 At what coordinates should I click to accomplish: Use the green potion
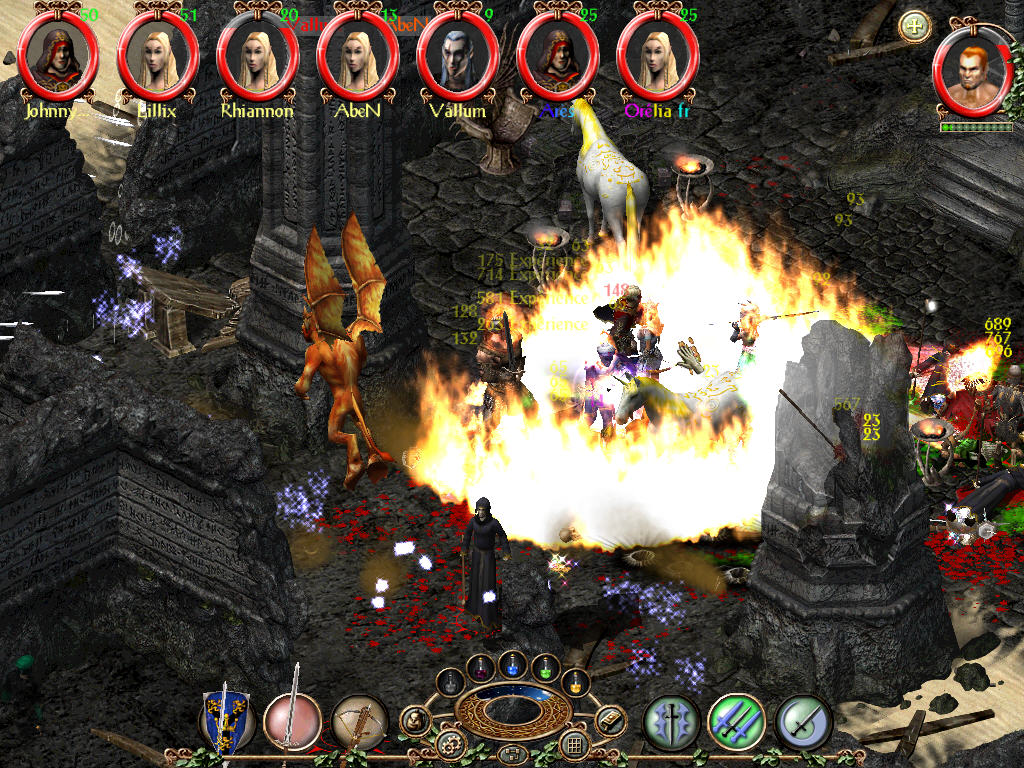click(545, 667)
